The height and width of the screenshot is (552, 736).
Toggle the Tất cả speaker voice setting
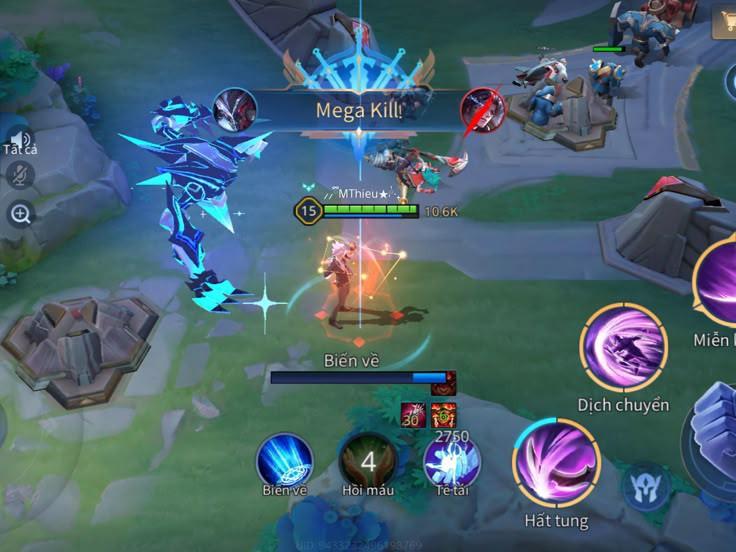point(20,140)
